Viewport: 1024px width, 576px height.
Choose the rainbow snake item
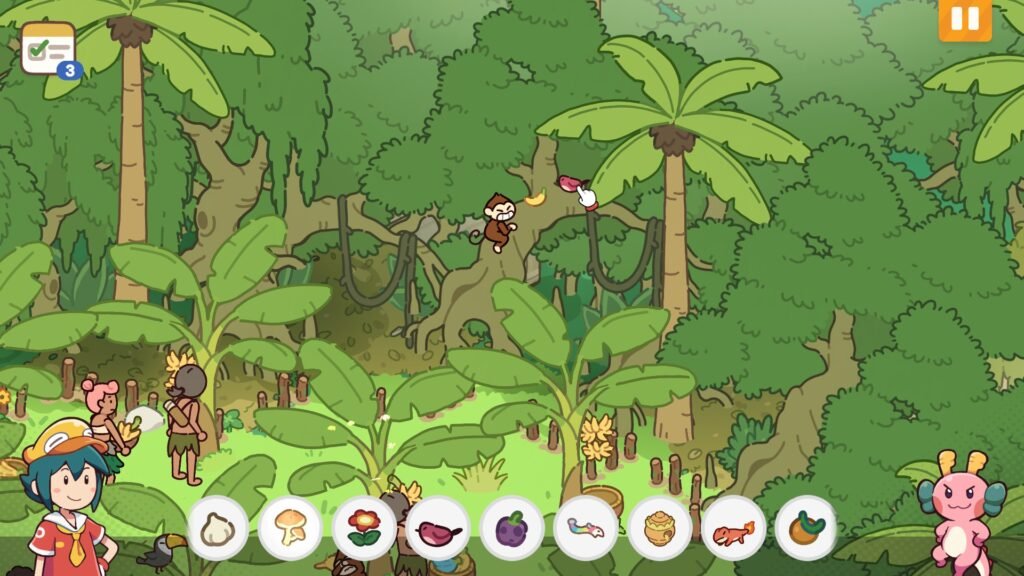click(x=585, y=528)
